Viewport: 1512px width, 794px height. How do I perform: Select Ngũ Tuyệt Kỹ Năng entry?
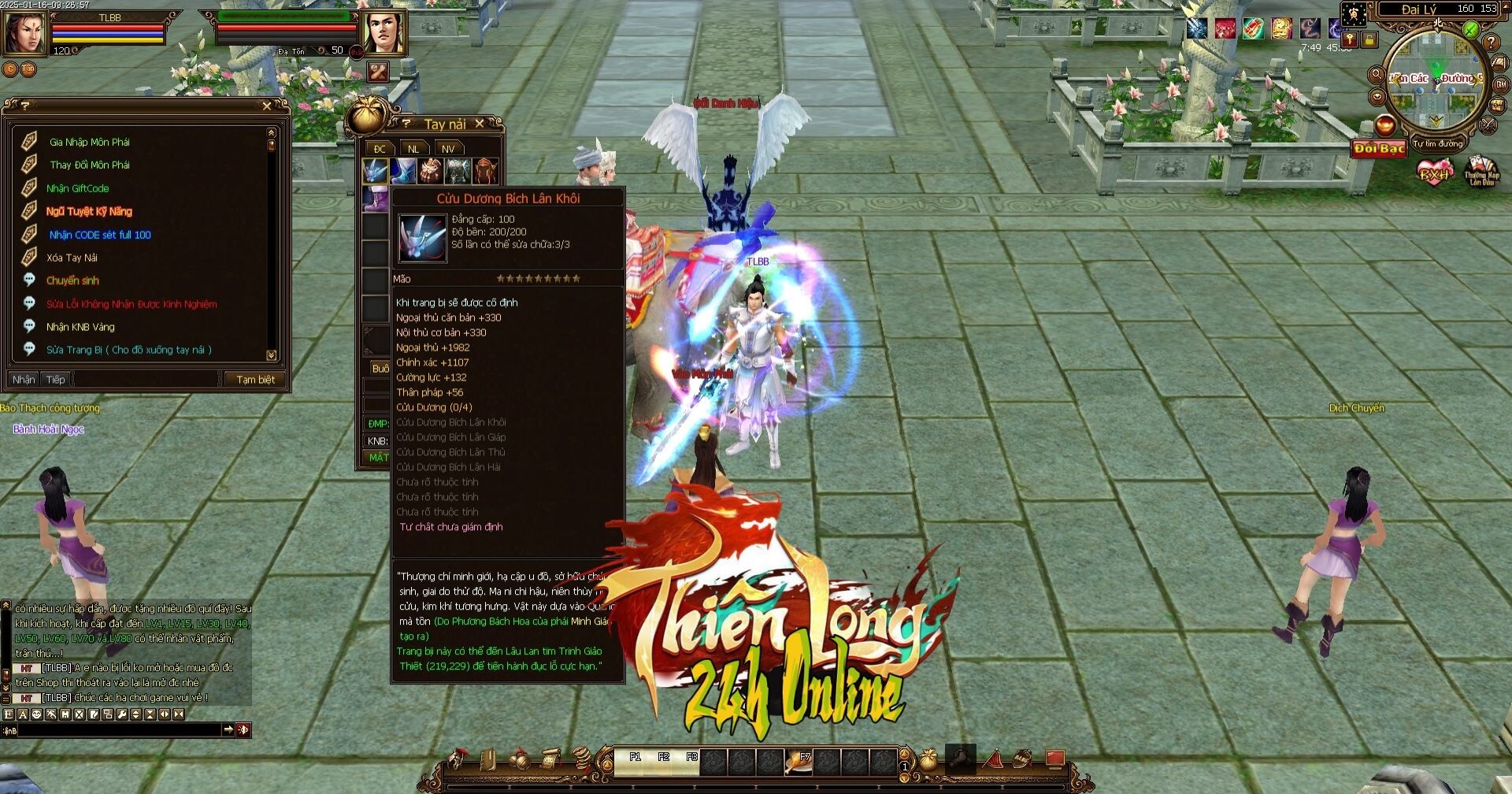point(89,211)
